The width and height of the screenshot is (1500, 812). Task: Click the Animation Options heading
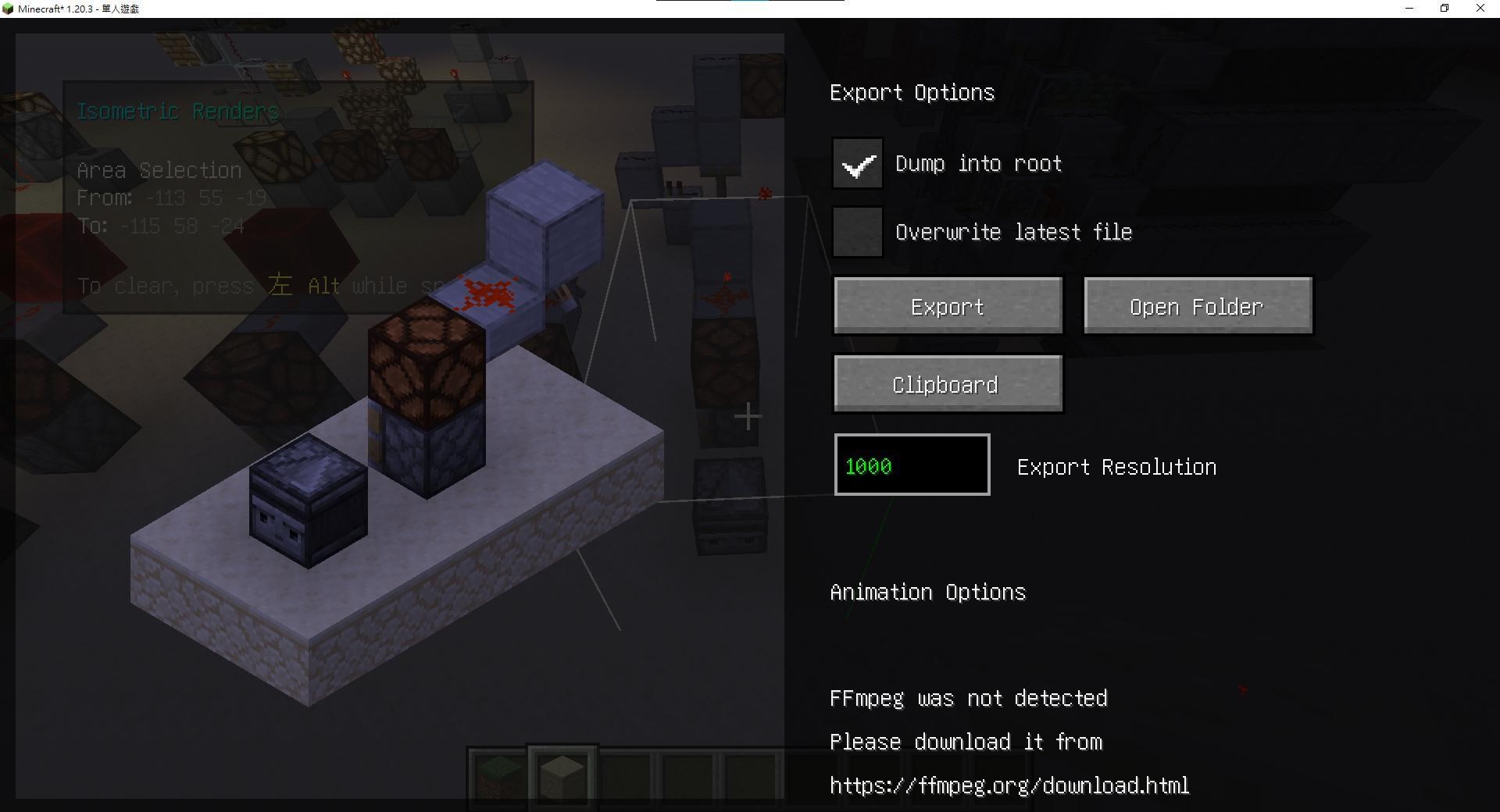point(927,592)
